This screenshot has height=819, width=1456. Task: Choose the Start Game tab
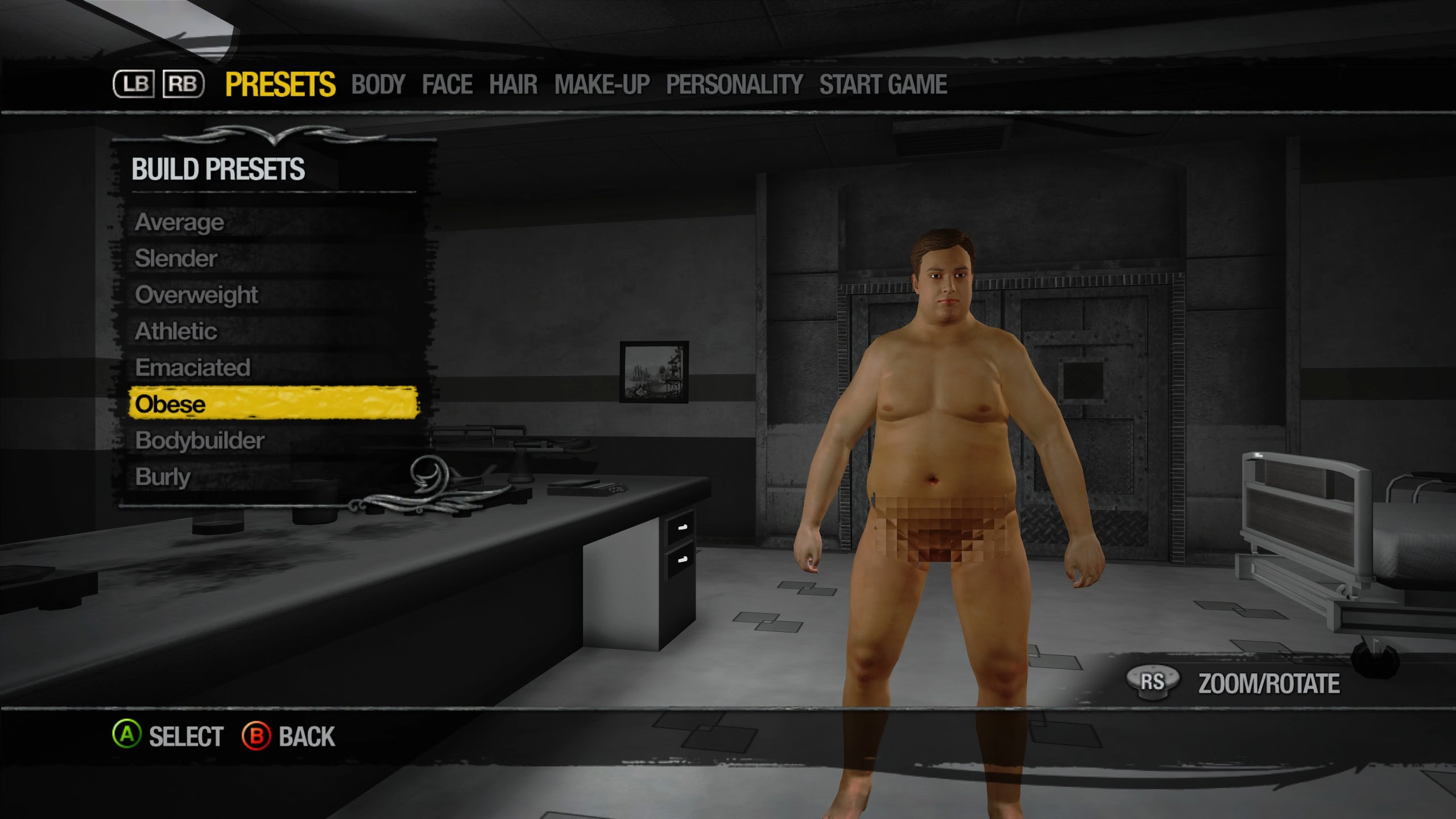(x=883, y=85)
